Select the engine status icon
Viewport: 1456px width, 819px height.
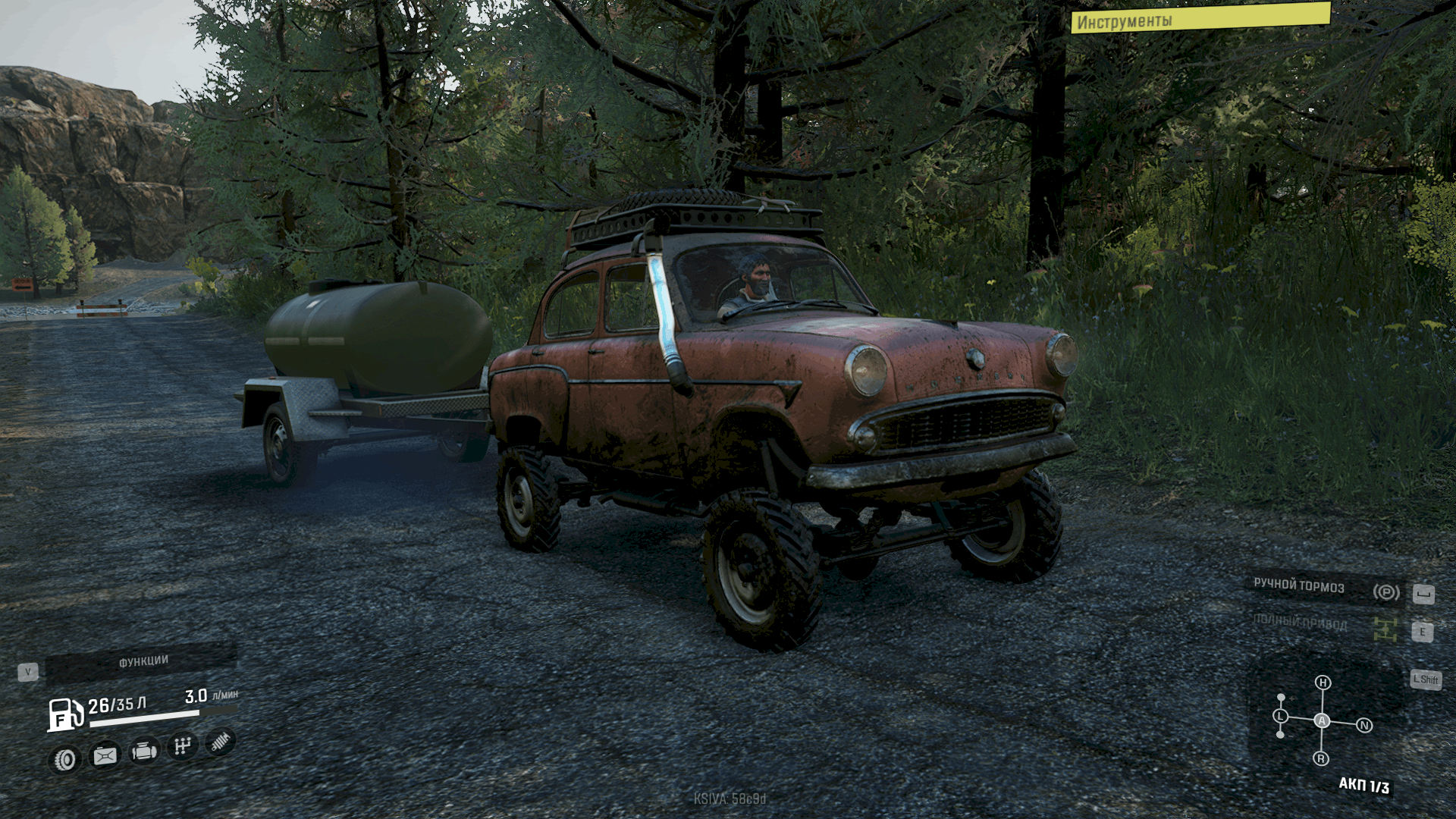[x=144, y=752]
